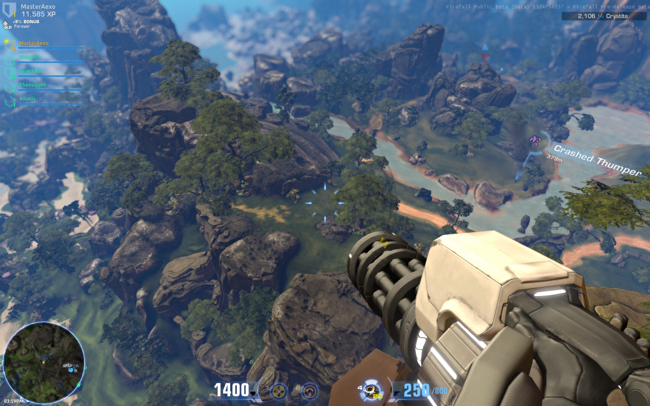650x406 pixels.
Task: Open the circular minimap
Action: click(43, 361)
